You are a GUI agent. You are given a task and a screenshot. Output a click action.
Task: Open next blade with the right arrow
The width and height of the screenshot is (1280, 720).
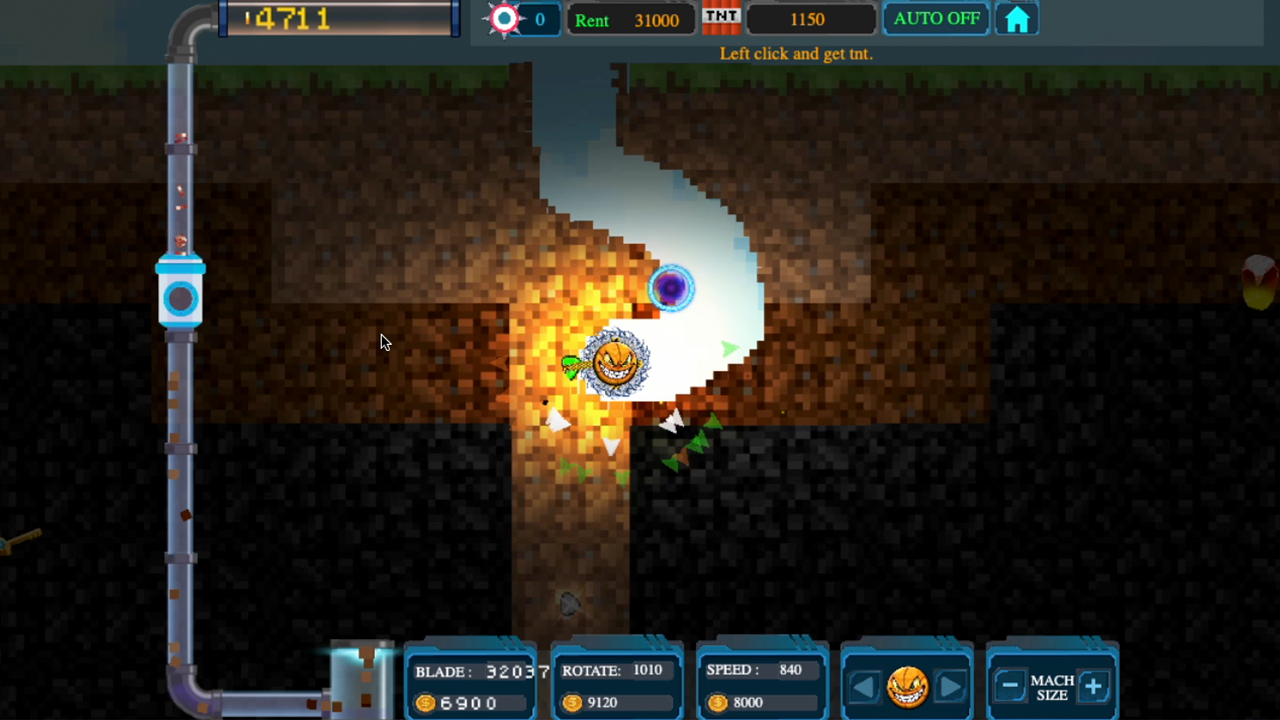949,685
